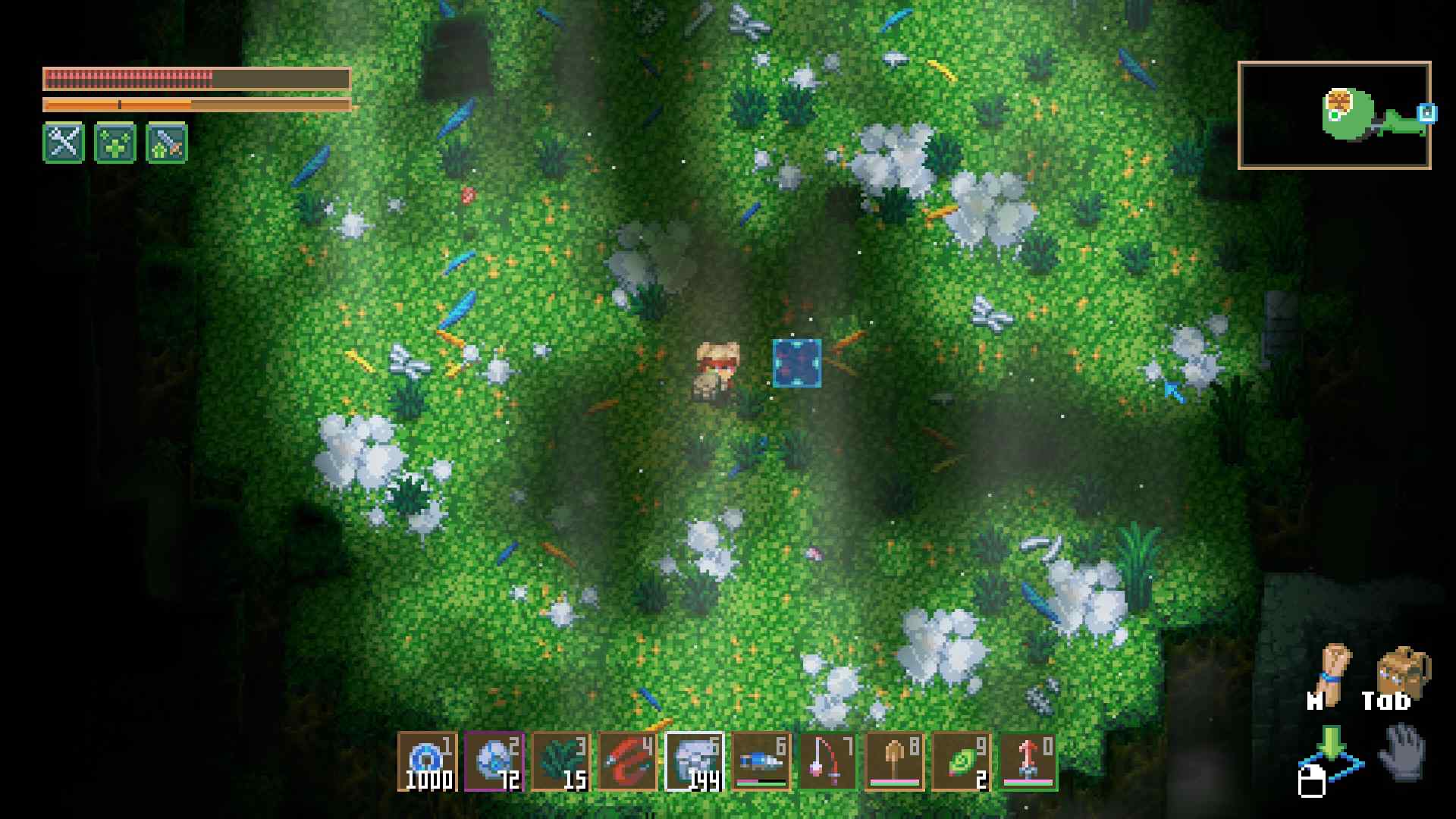Select the grey stone block stack of 144
Screen dimensions: 1456x819
(x=695, y=761)
